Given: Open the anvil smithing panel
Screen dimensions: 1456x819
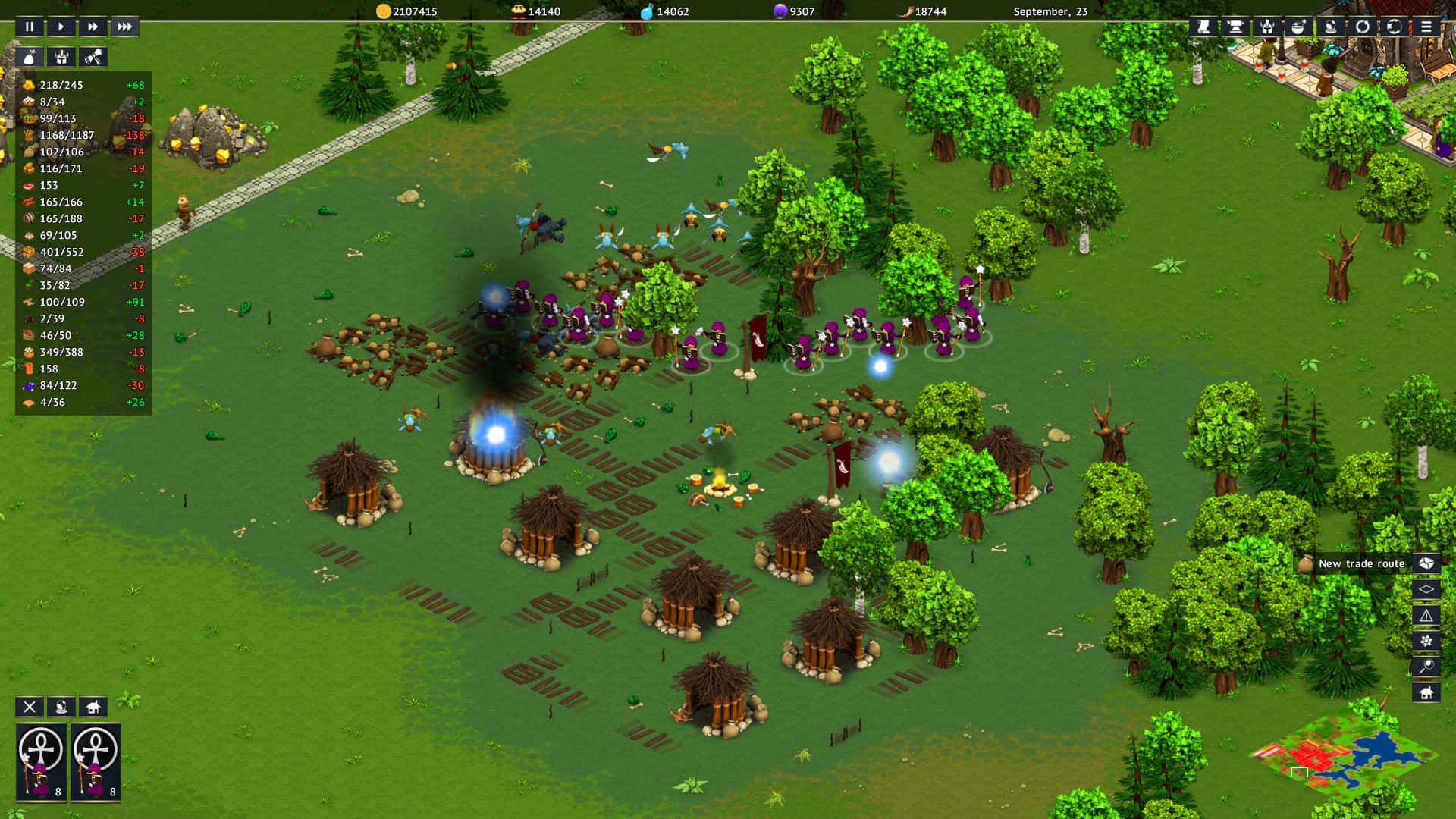Looking at the screenshot, I should click(x=1235, y=27).
